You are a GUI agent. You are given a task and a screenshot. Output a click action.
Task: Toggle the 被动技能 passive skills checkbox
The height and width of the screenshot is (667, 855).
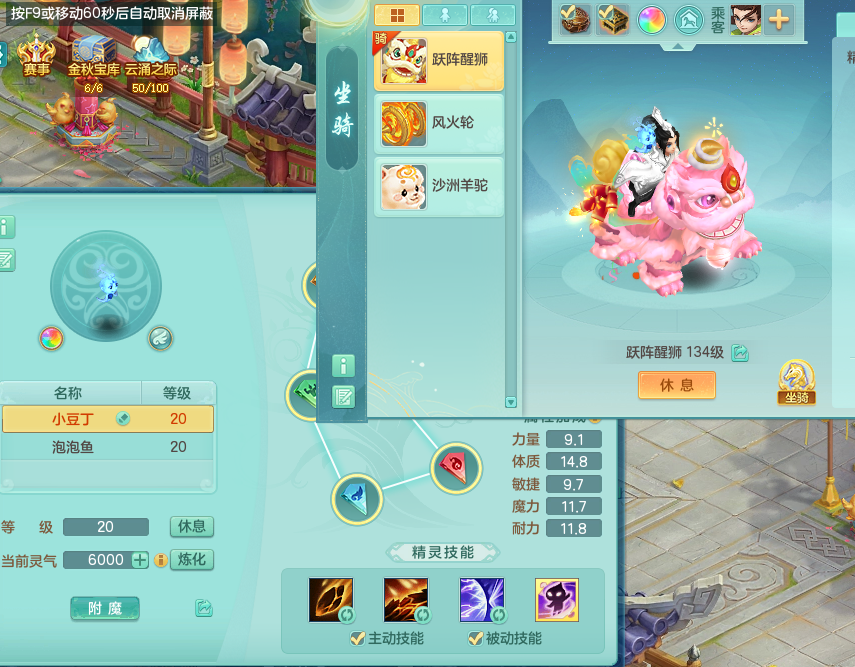tap(476, 639)
